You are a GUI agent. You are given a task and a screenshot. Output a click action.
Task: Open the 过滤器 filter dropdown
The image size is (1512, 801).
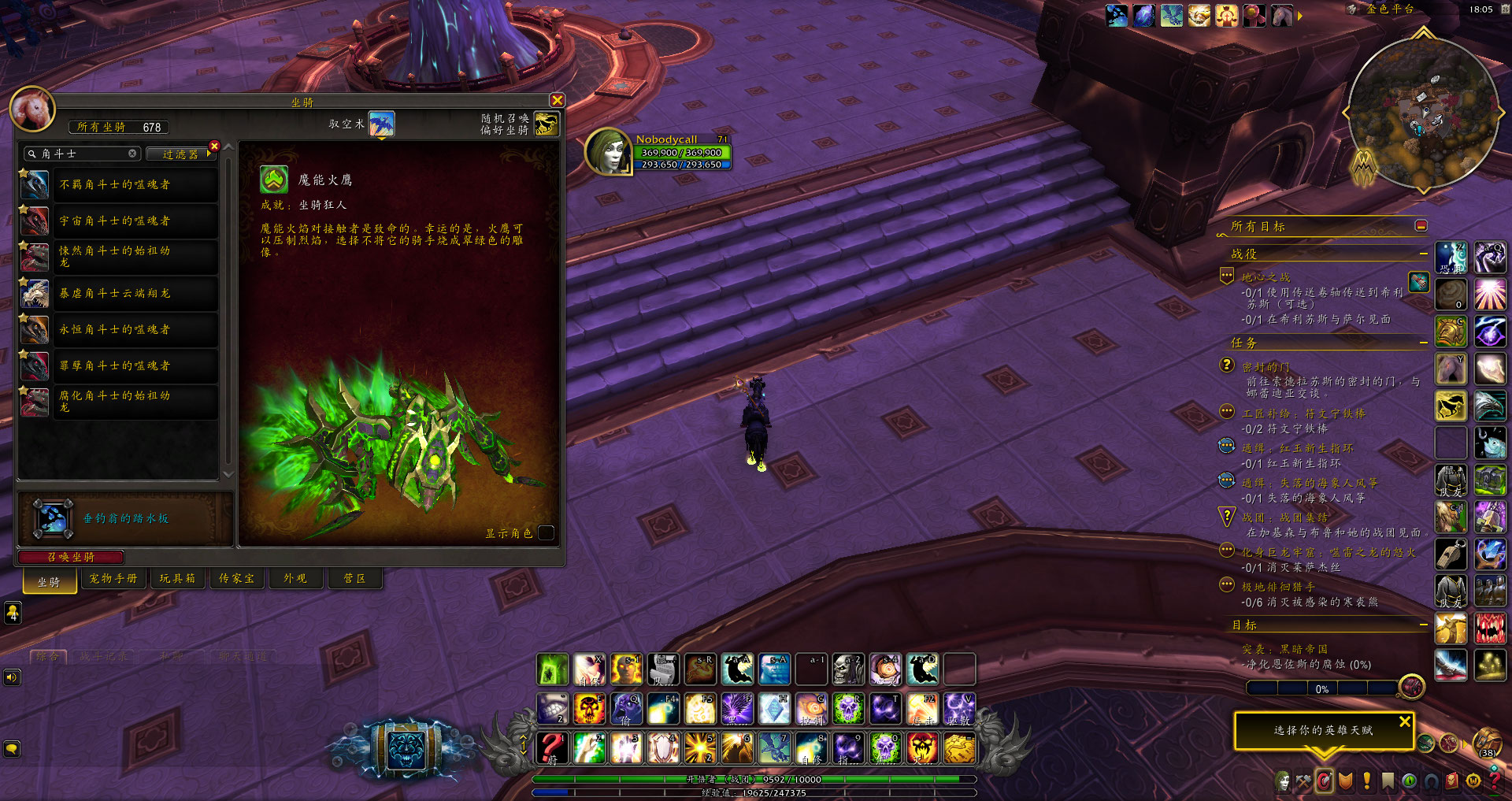point(180,154)
